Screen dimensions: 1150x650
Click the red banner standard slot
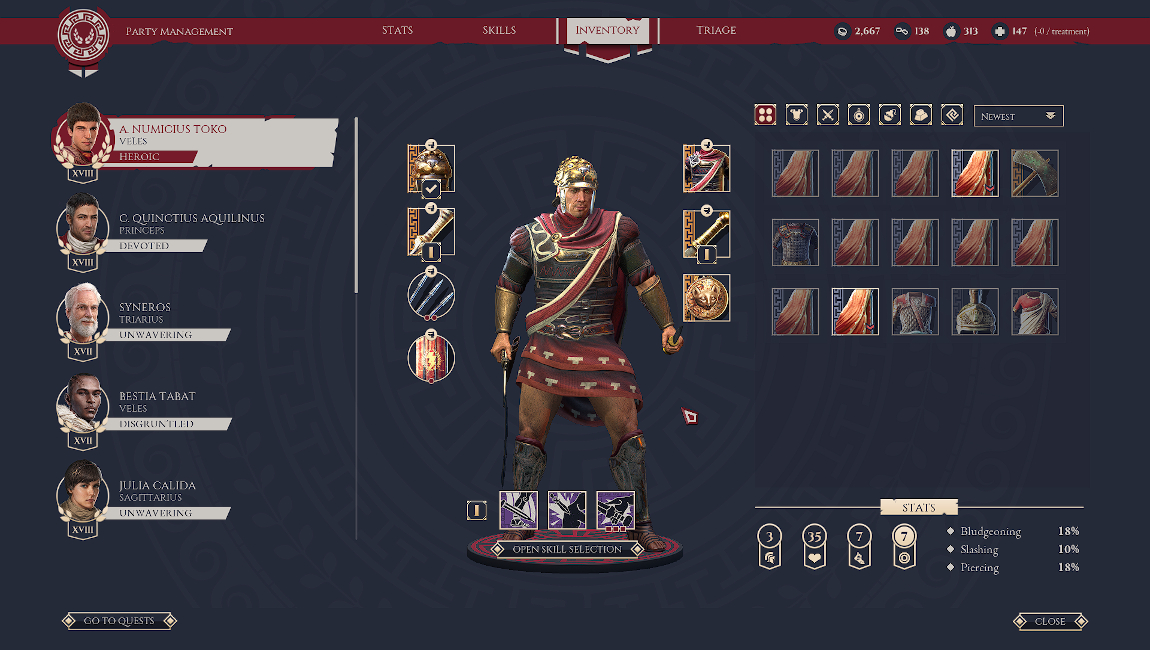coord(431,359)
